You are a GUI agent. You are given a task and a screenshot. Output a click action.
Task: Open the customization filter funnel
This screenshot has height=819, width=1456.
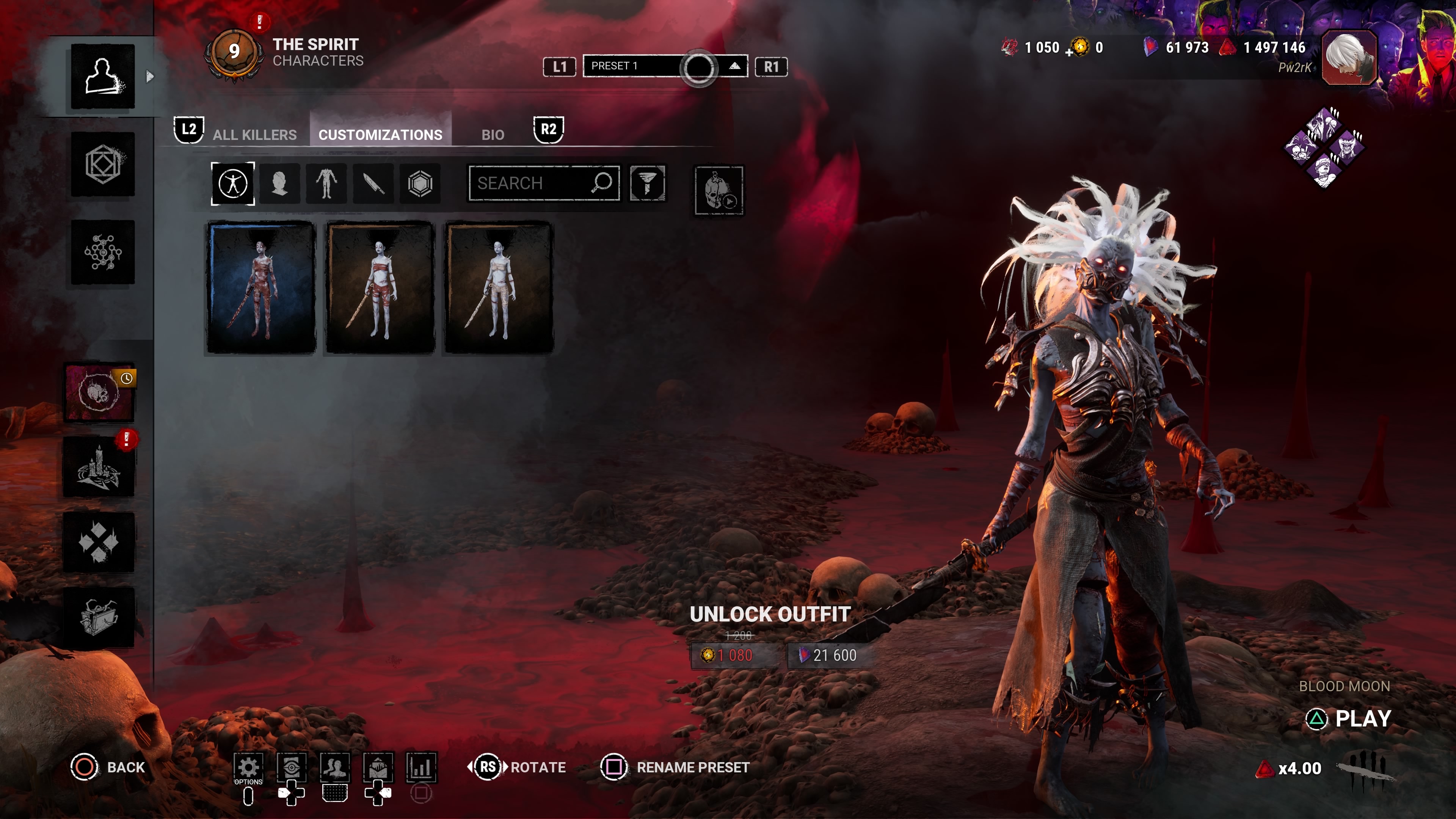648,183
